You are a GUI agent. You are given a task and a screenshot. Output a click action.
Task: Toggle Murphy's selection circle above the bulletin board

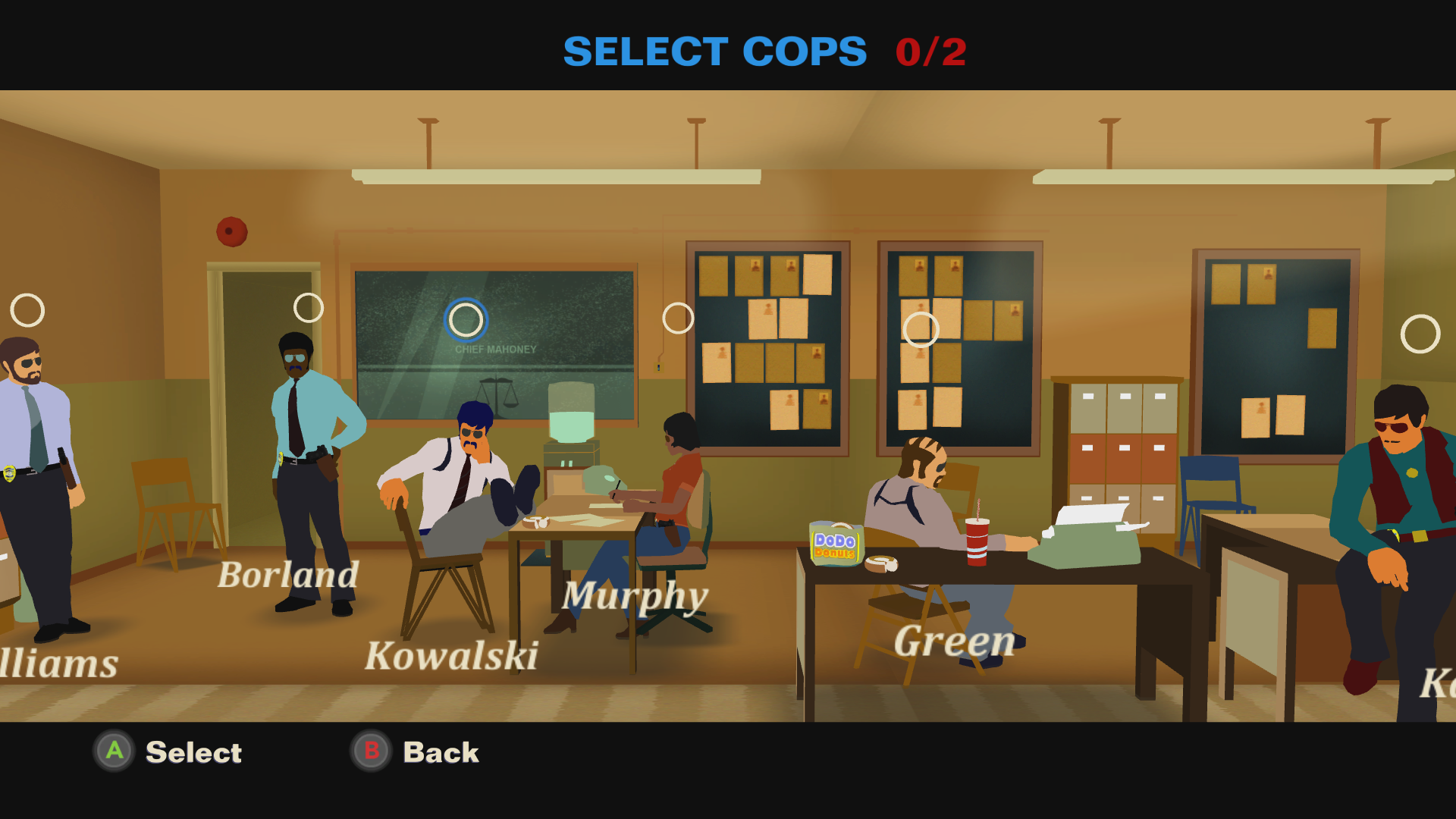[x=679, y=318]
